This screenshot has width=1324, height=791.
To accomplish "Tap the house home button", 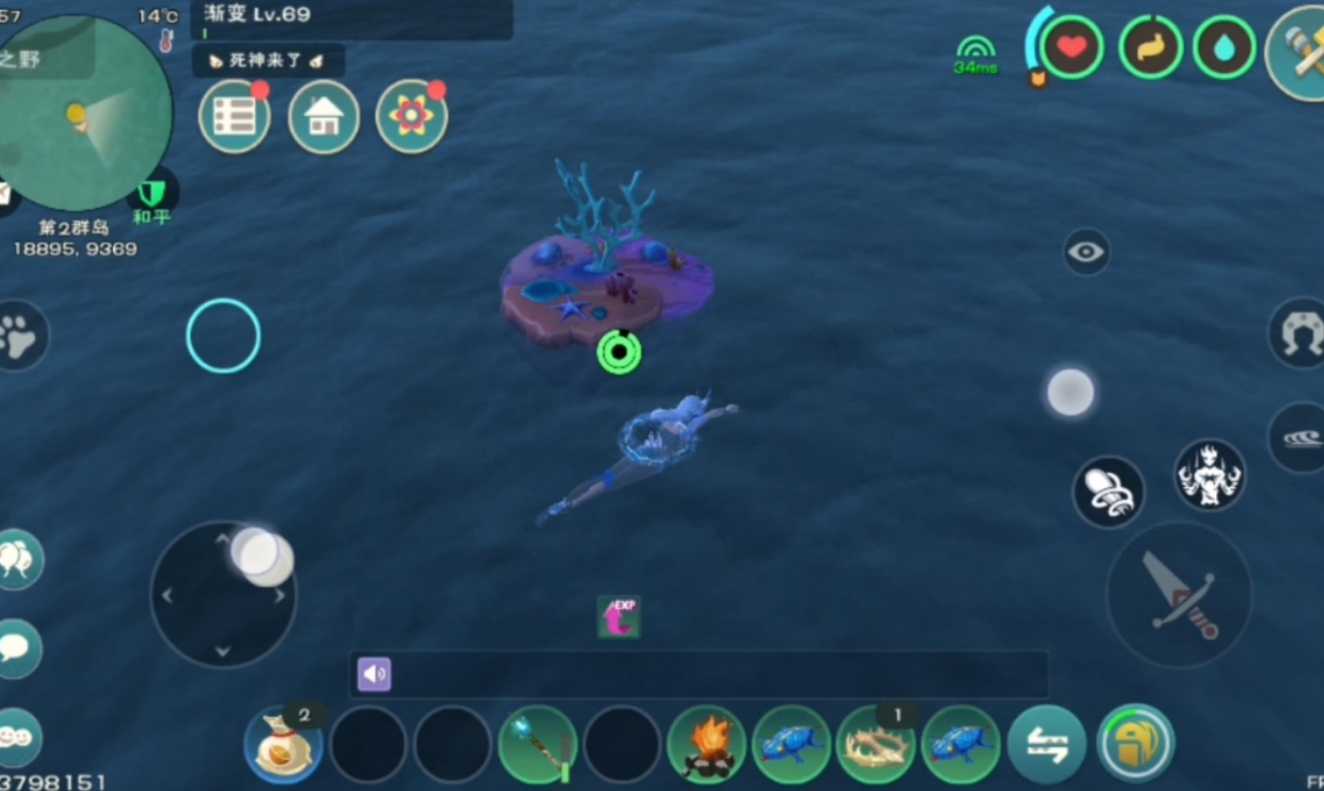I will 323,117.
